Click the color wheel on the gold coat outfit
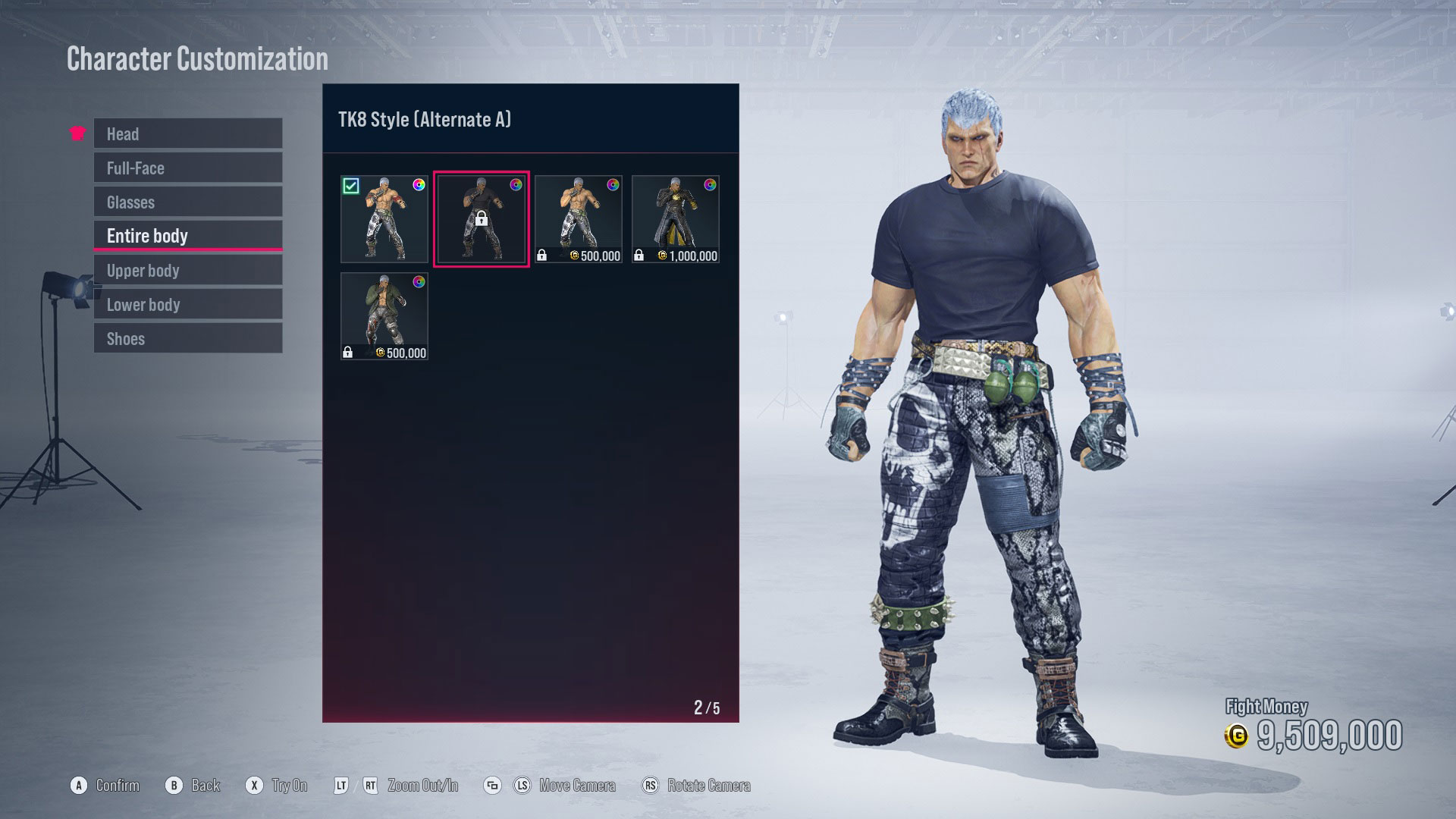1456x819 pixels. pos(711,184)
